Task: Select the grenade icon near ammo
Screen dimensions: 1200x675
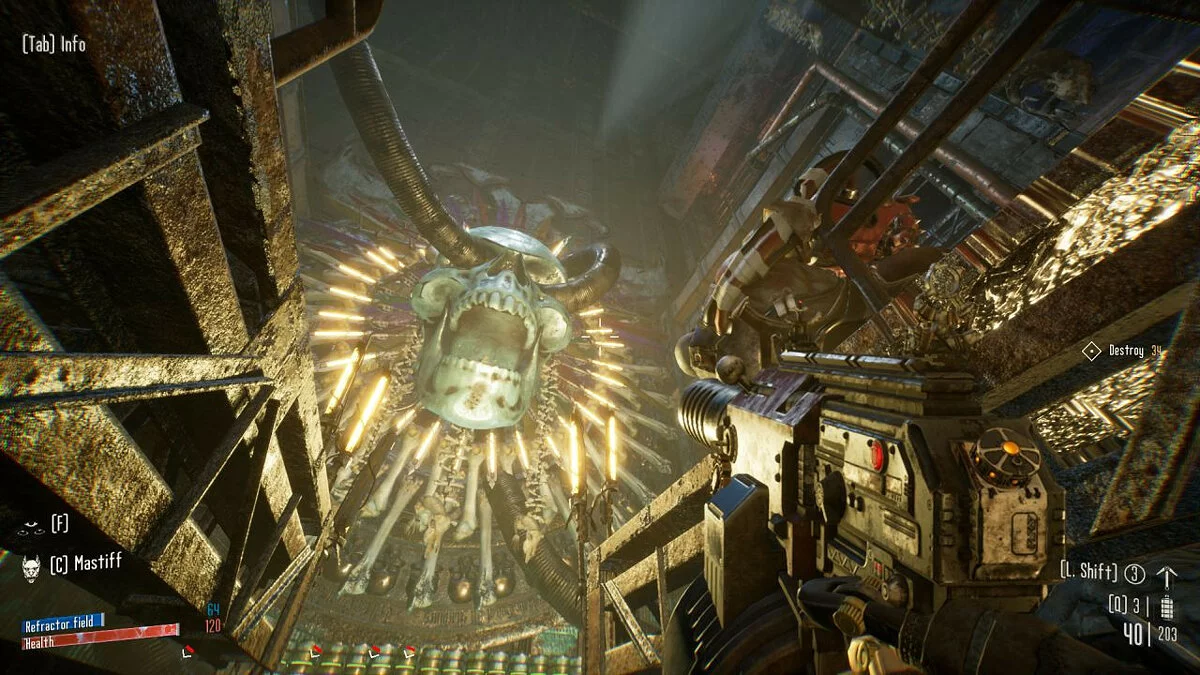Action: coord(1165,606)
